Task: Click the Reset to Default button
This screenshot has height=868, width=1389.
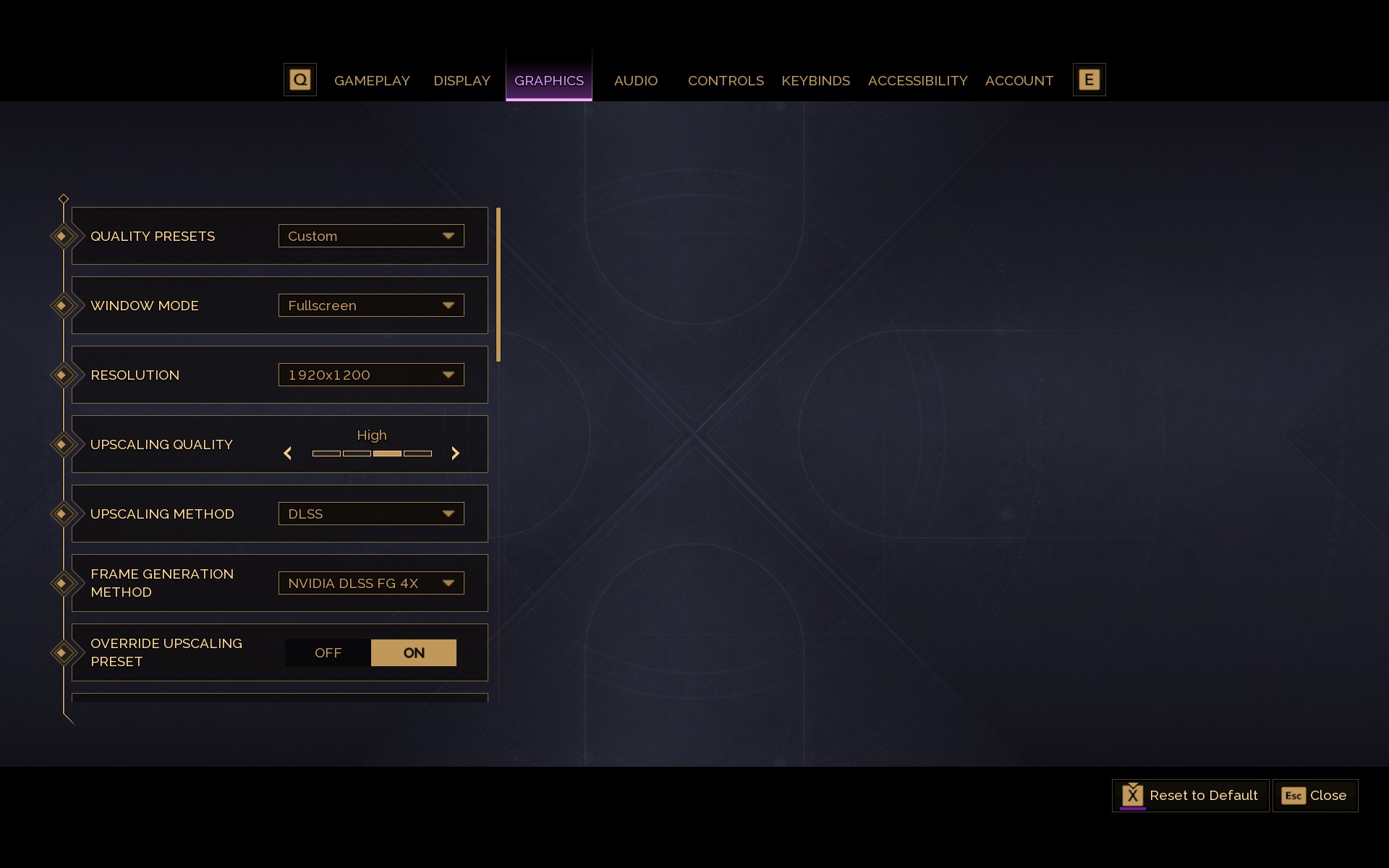Action: [x=1190, y=796]
